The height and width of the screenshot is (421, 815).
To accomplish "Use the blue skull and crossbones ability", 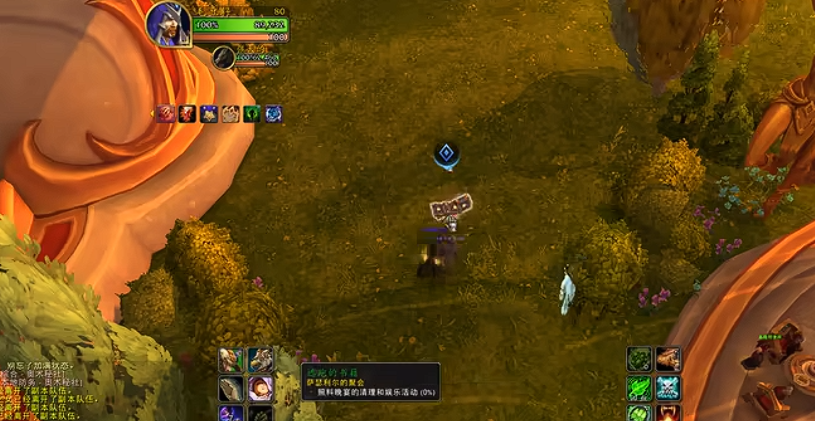I will click(669, 388).
